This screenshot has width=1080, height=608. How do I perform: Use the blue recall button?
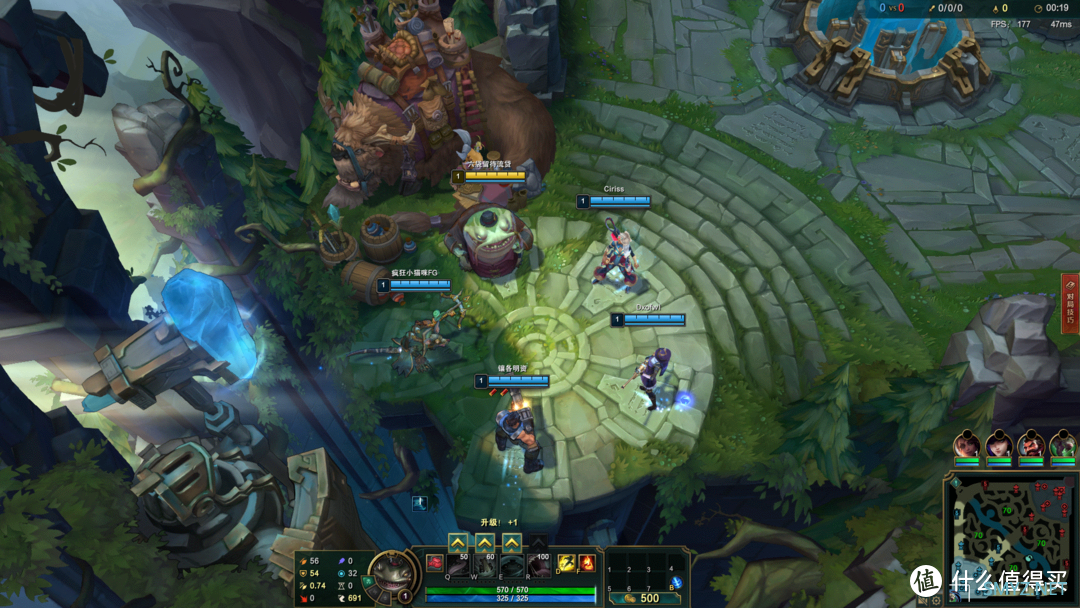click(x=677, y=583)
